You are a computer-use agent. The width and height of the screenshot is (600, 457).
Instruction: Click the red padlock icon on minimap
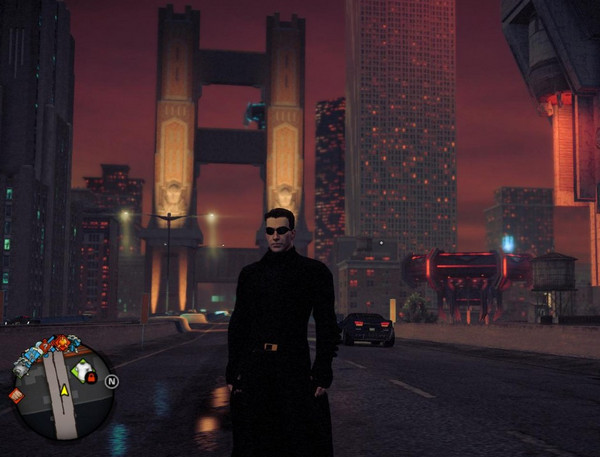91,378
